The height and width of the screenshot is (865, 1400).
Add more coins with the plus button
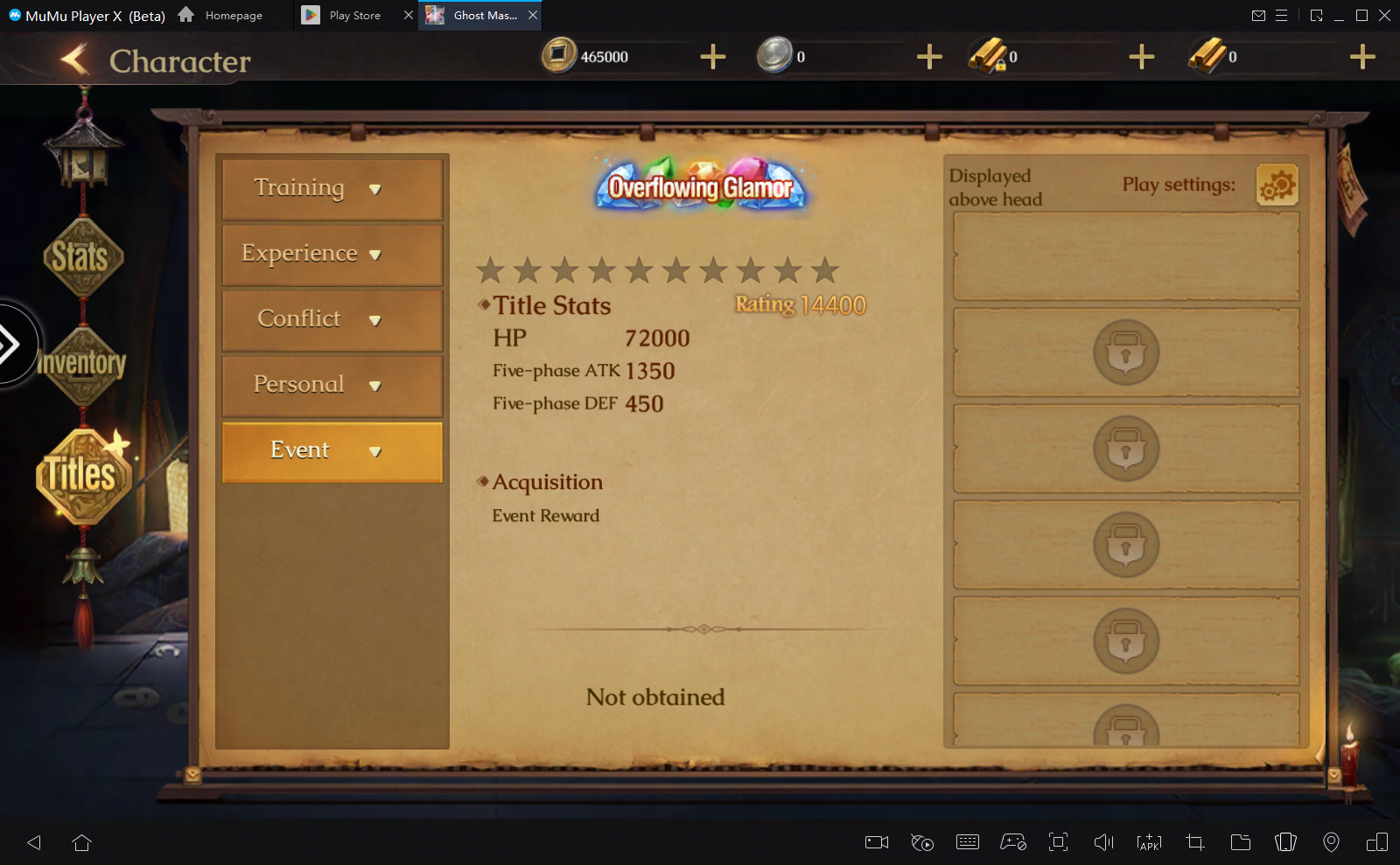pos(712,56)
